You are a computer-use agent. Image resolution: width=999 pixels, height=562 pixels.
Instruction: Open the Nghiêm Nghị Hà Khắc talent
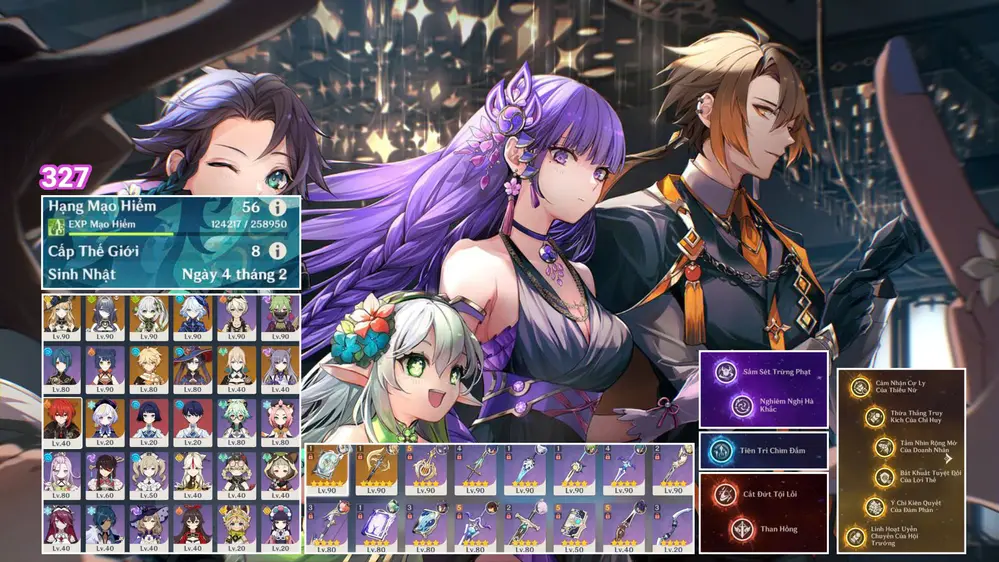740,406
